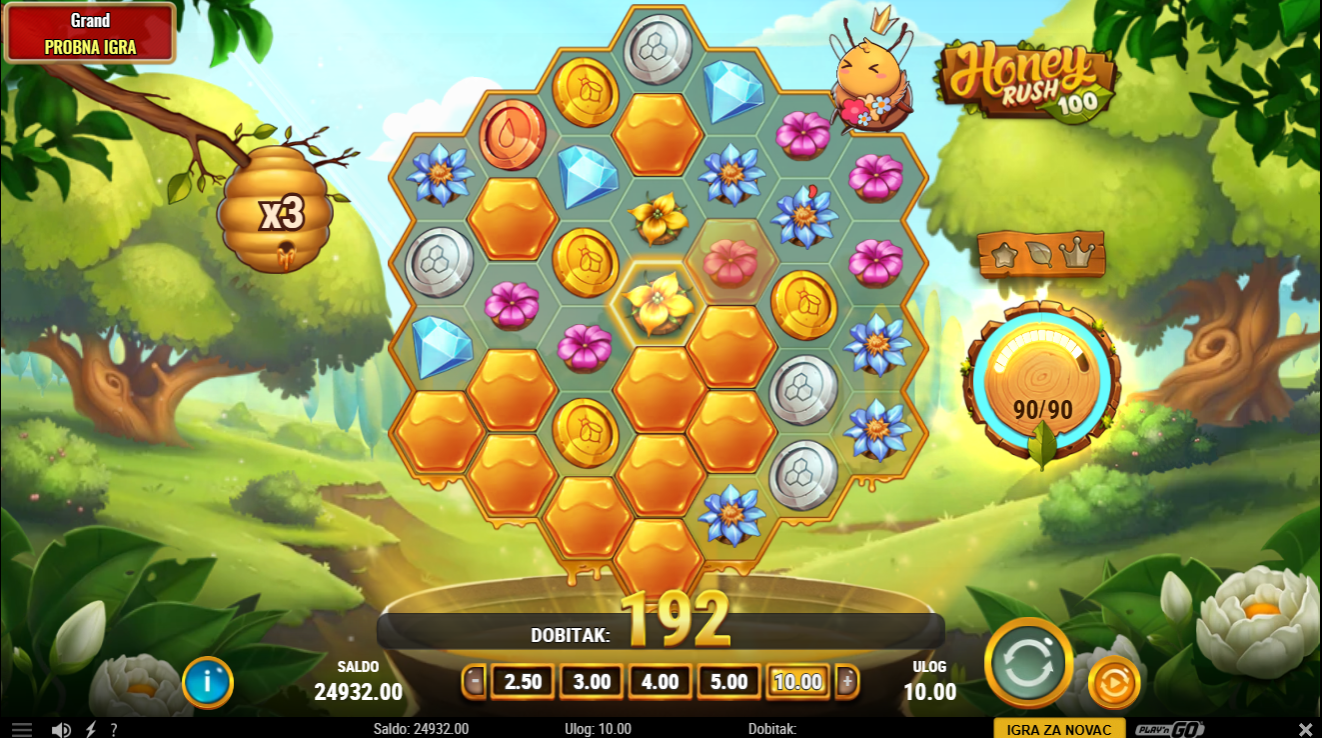The image size is (1322, 738).
Task: Decrease the bet with the minus button
Action: tap(473, 682)
